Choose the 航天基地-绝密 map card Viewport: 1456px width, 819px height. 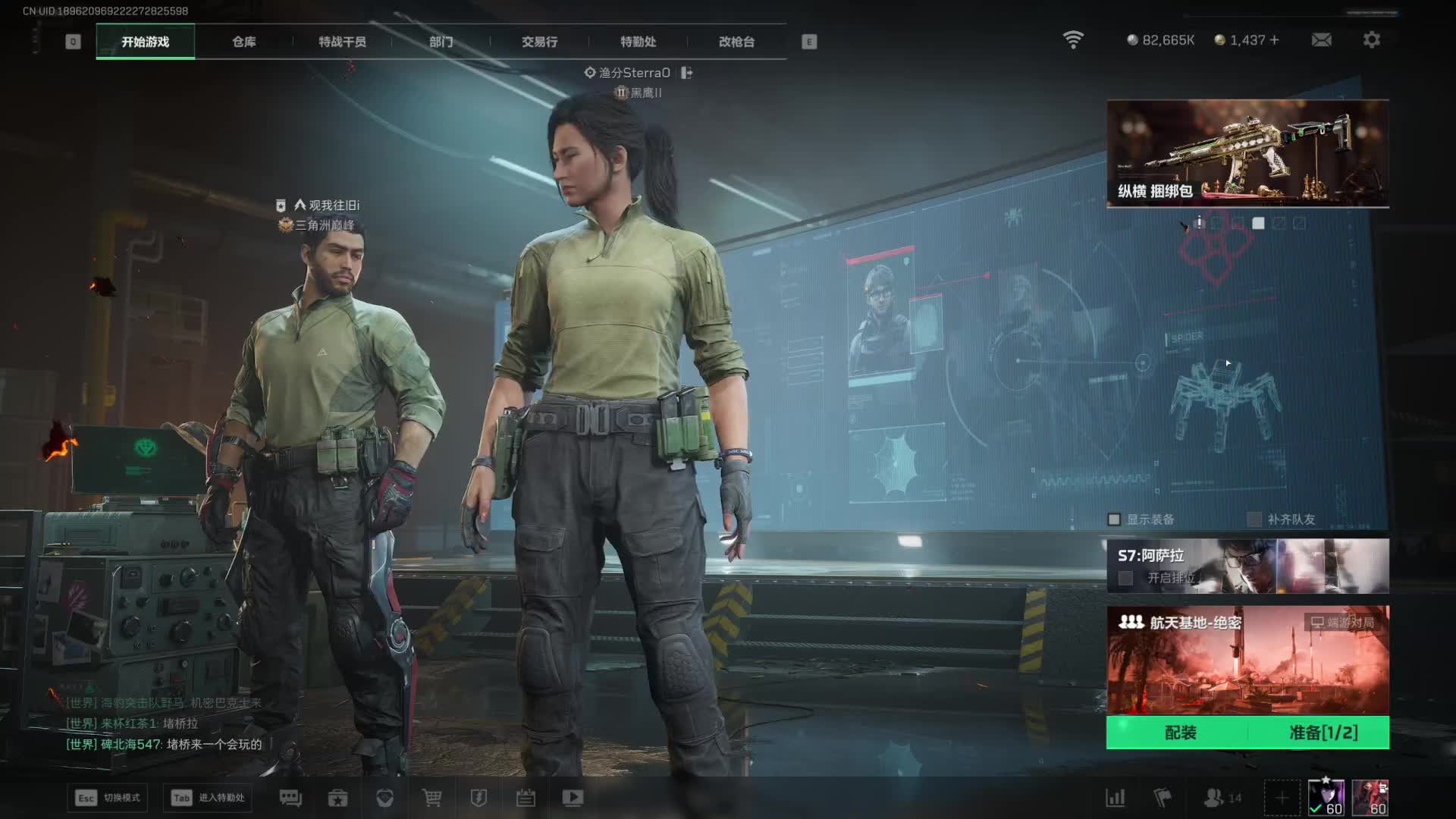click(1247, 660)
